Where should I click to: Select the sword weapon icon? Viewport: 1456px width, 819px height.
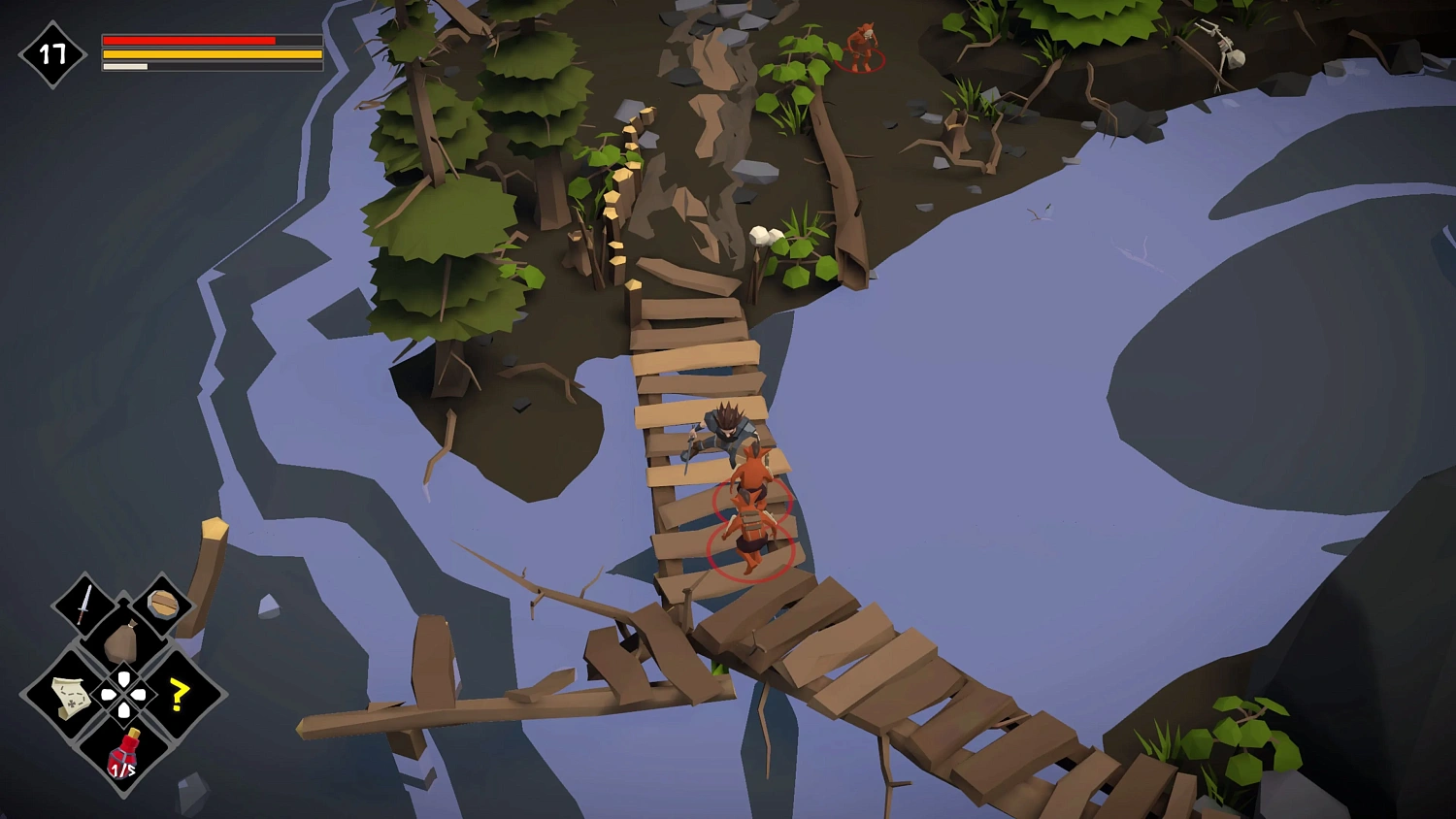click(83, 606)
